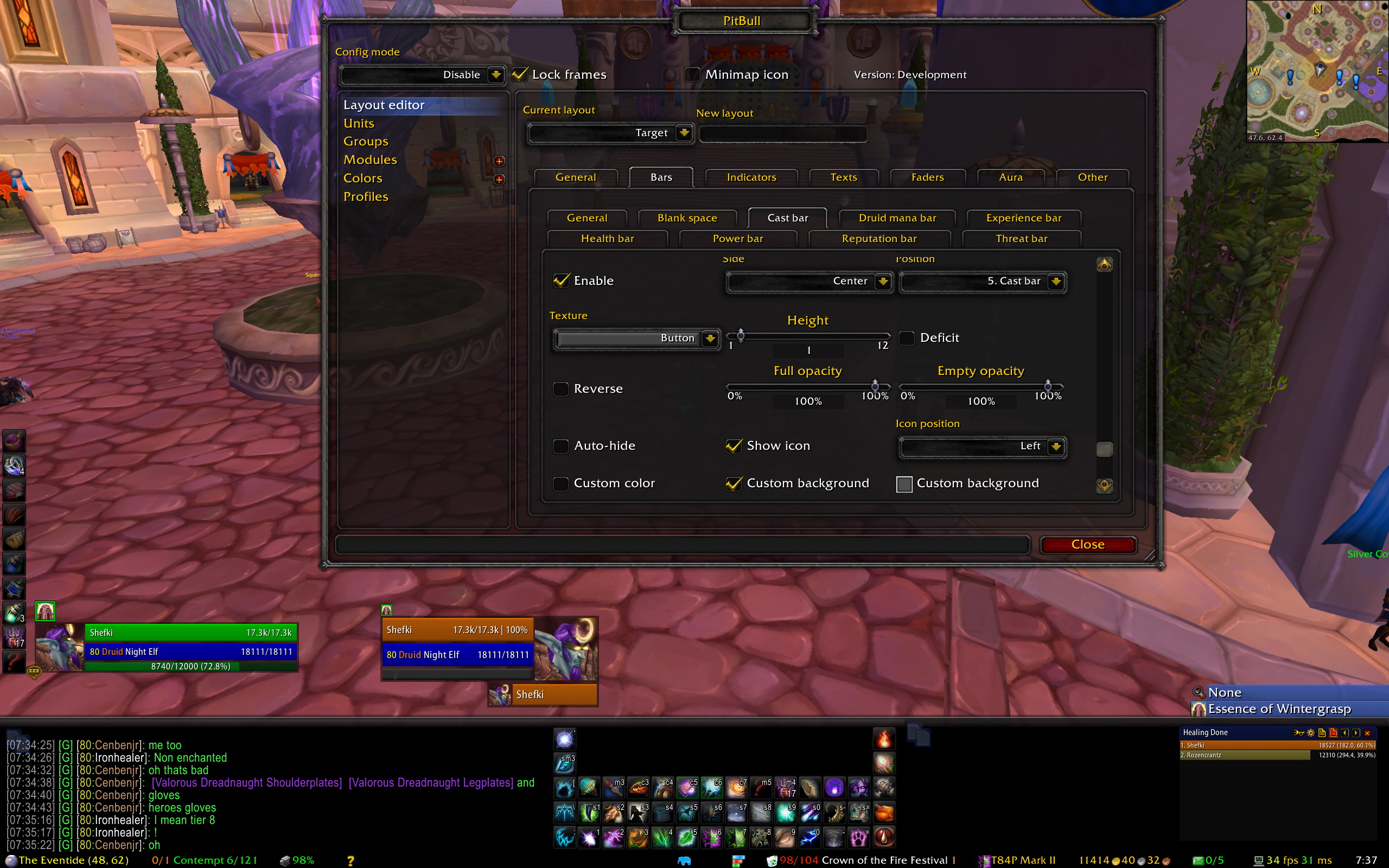Viewport: 1389px width, 868px height.
Task: Open the Current layout Target dropdown
Action: tap(684, 132)
